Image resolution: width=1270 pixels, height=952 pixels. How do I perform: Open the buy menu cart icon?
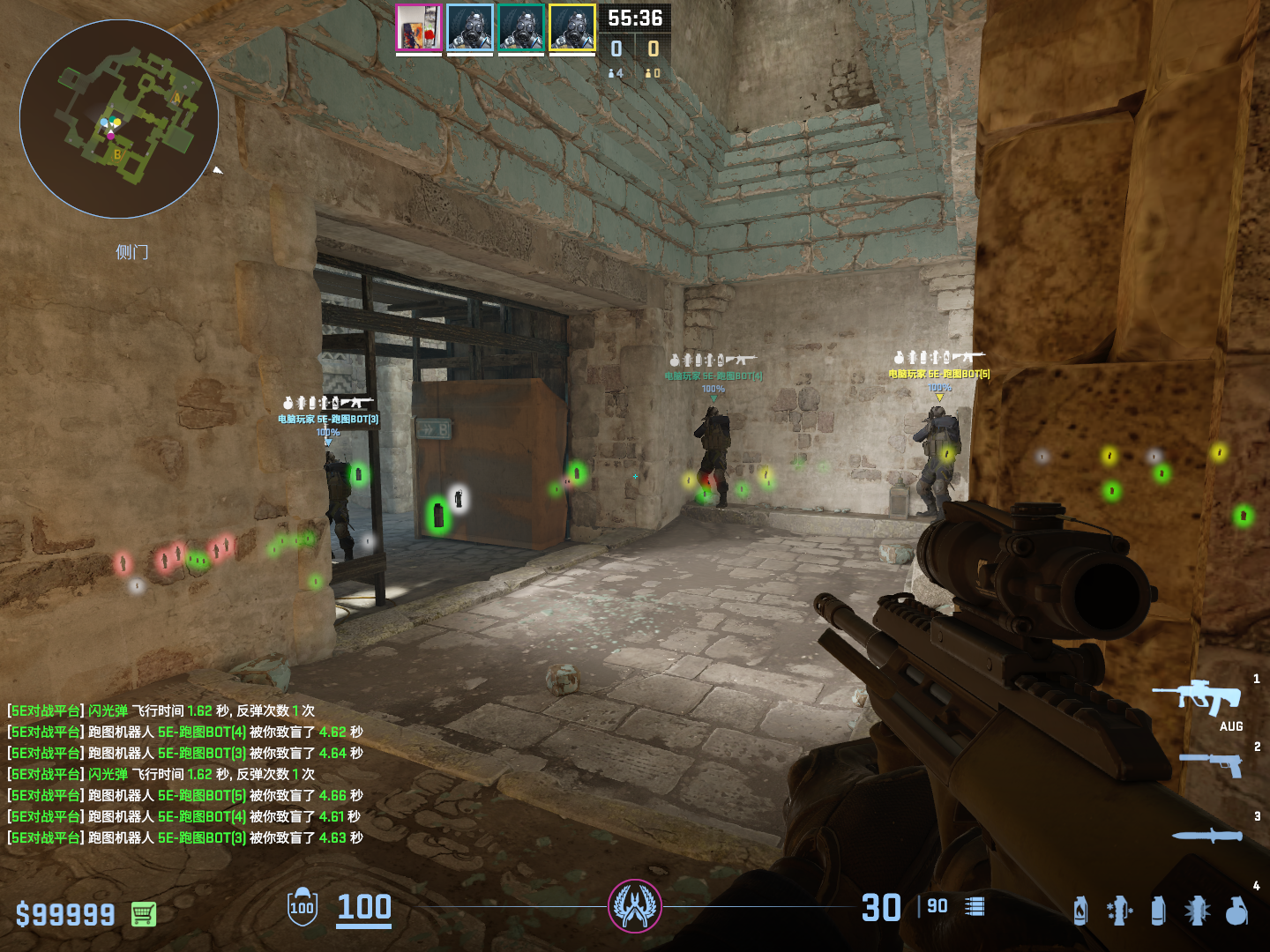(x=144, y=914)
